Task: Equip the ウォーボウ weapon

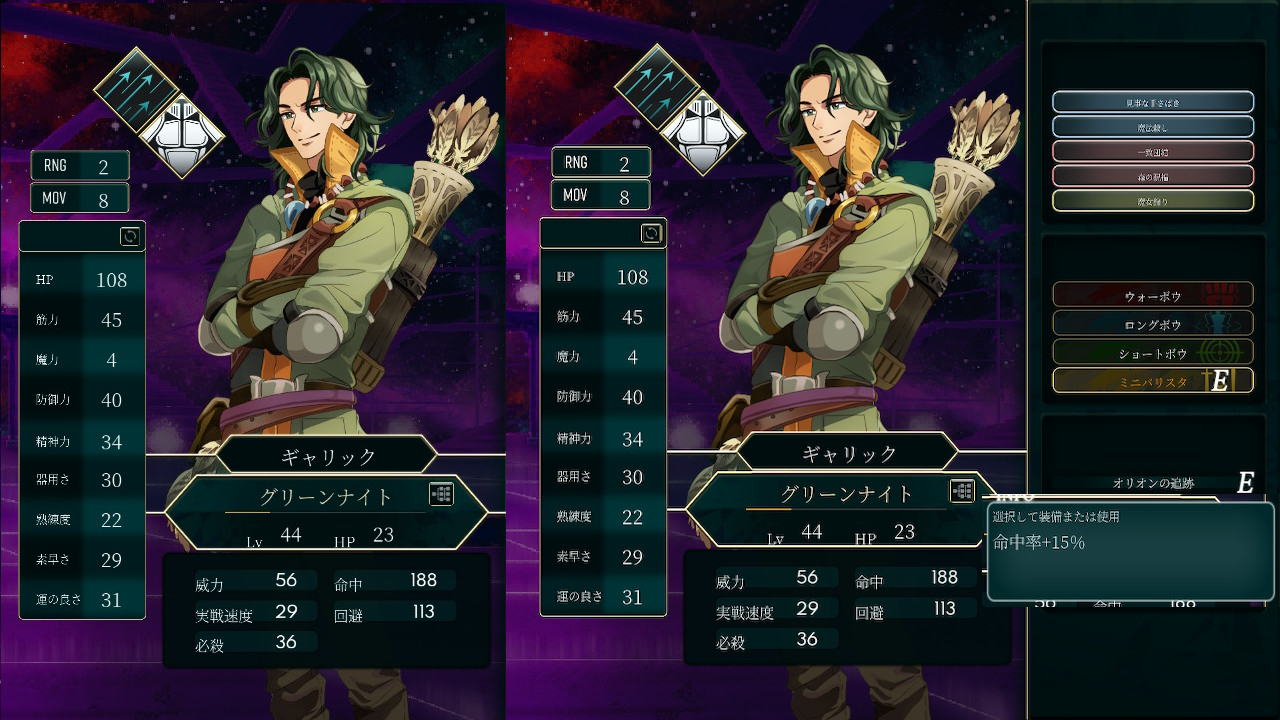Action: pyautogui.click(x=1152, y=295)
